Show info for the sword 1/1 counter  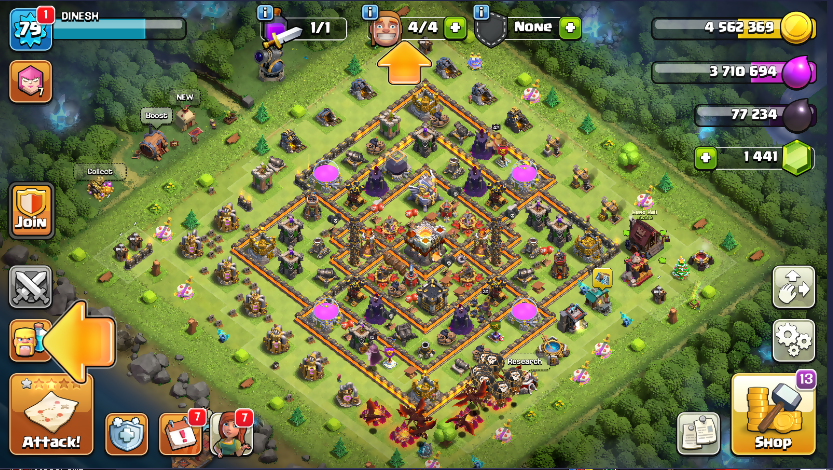(x=265, y=12)
